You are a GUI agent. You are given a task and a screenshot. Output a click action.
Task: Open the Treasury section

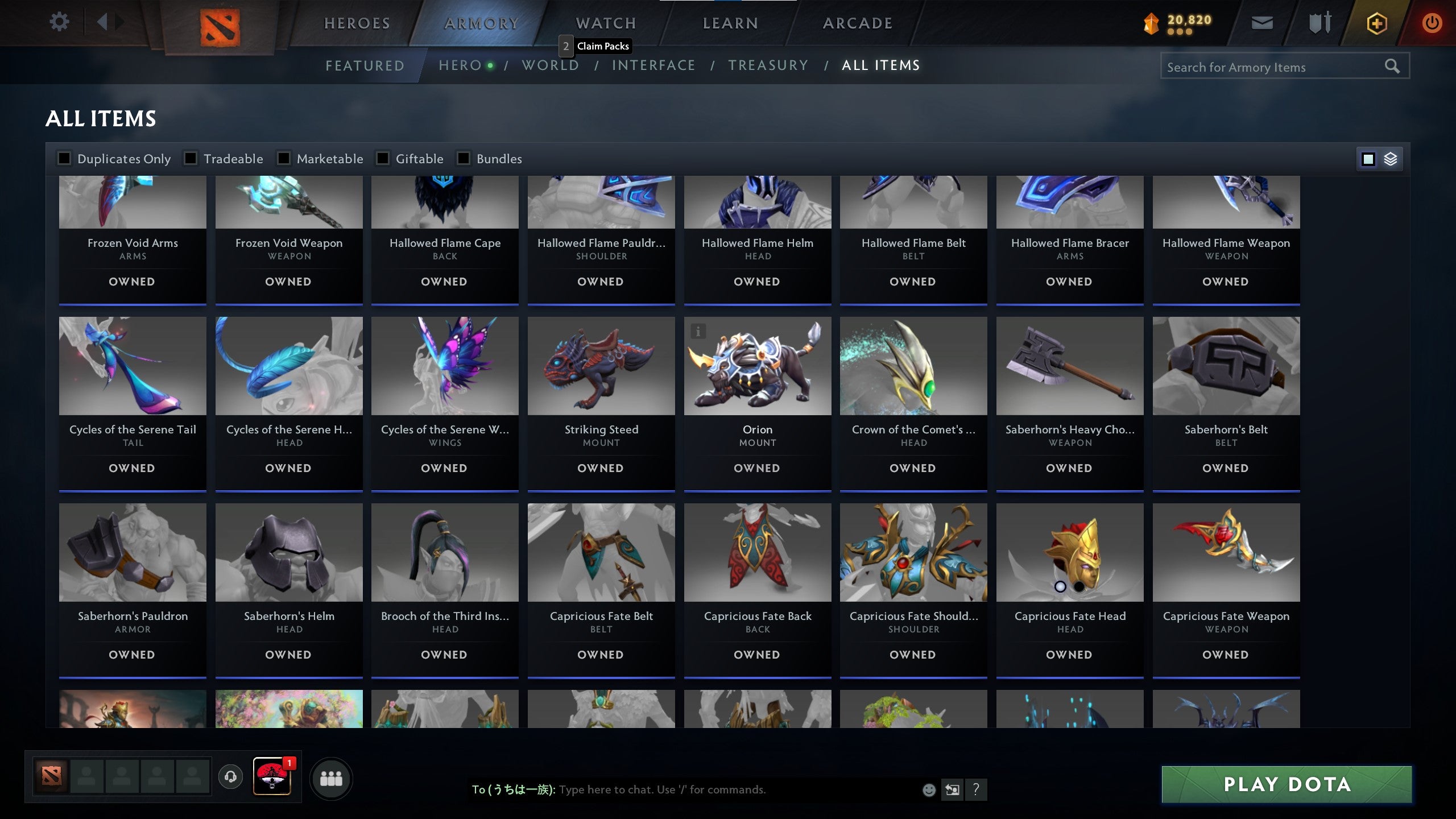click(769, 65)
